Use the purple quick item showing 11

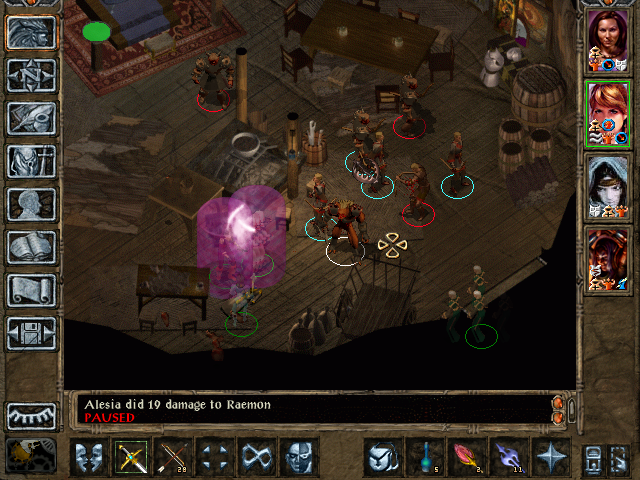click(508, 457)
